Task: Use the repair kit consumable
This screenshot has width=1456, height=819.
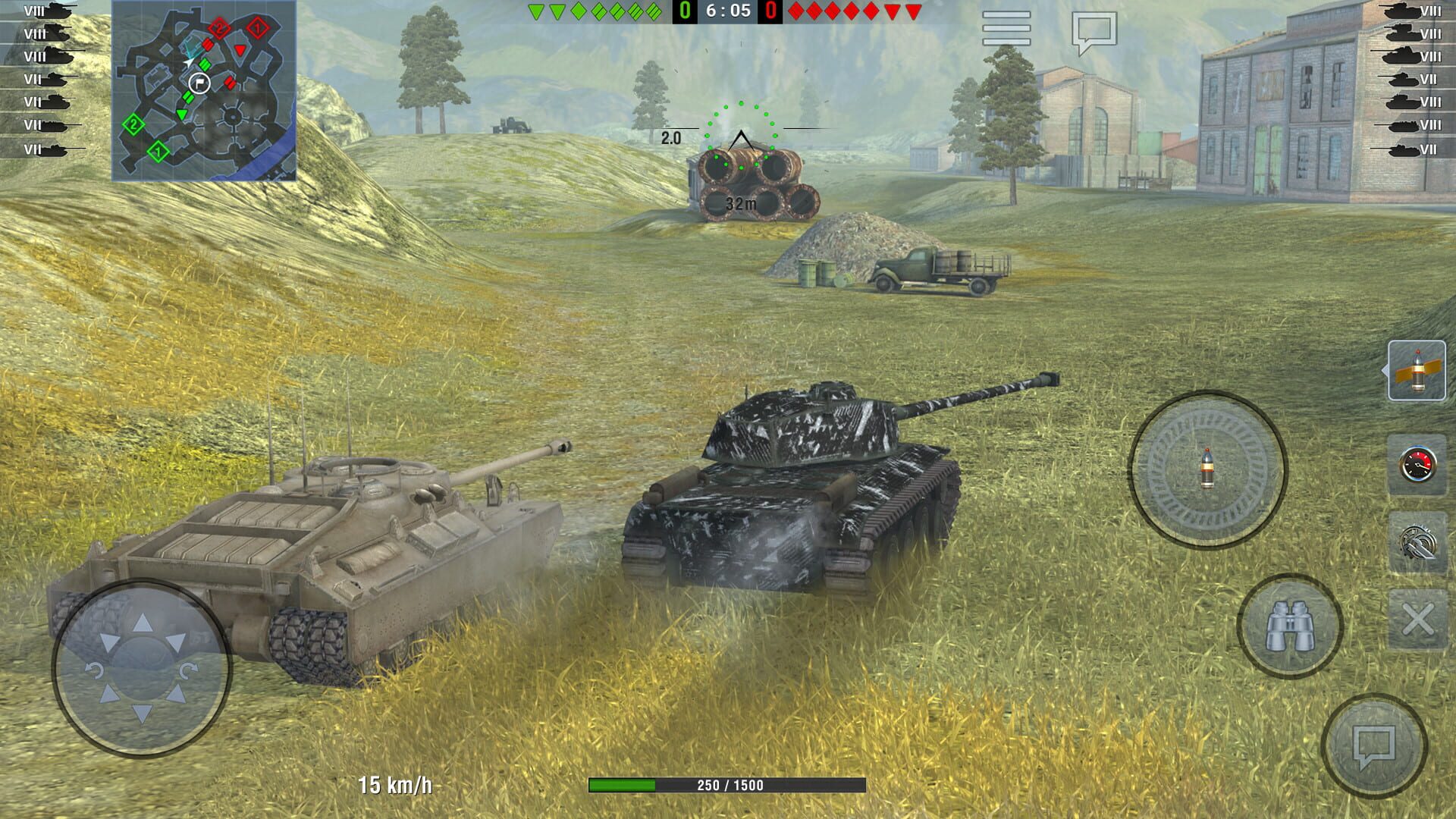Action: 1417,539
